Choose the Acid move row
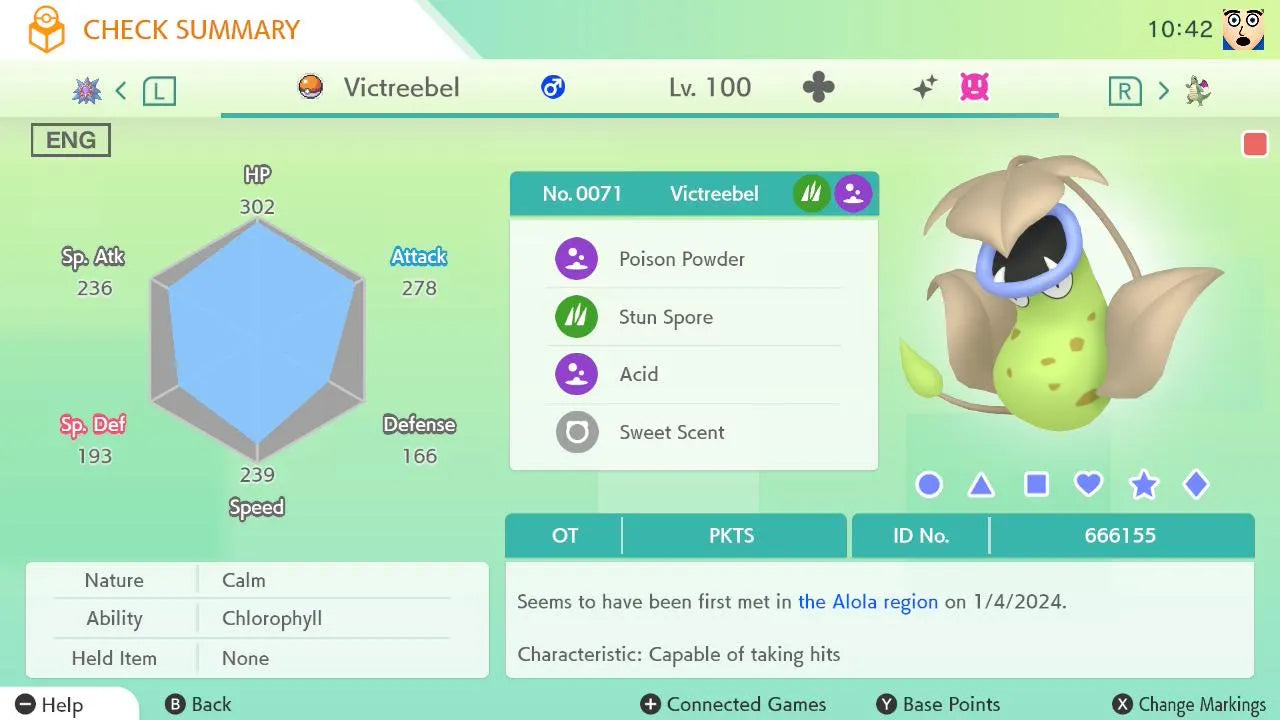 pos(693,374)
